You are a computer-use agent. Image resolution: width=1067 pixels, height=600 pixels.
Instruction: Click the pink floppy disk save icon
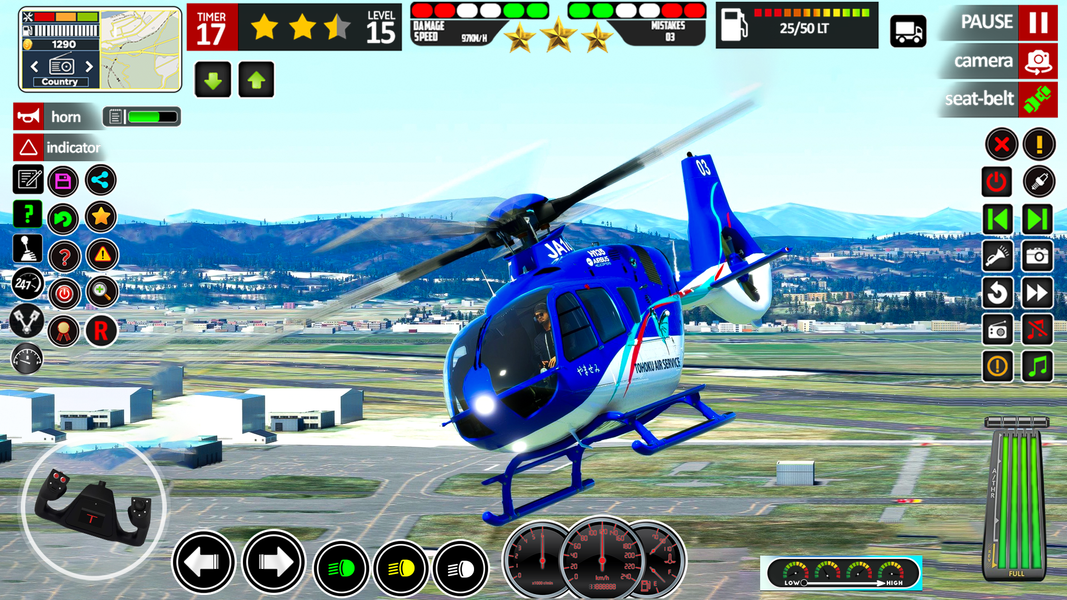click(64, 181)
